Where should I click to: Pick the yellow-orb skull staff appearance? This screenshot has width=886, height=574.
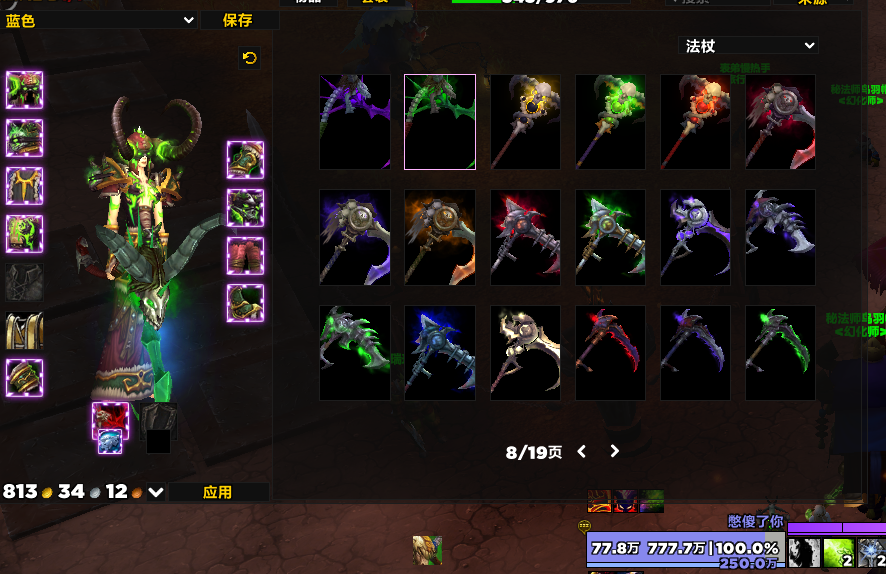click(525, 122)
